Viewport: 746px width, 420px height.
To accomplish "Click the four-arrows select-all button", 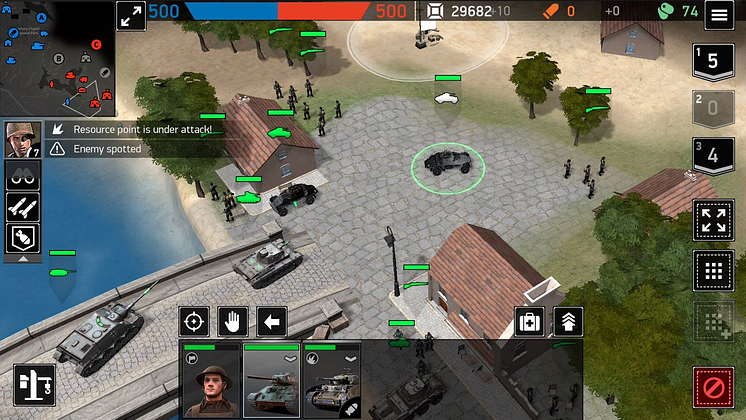I will [x=712, y=221].
